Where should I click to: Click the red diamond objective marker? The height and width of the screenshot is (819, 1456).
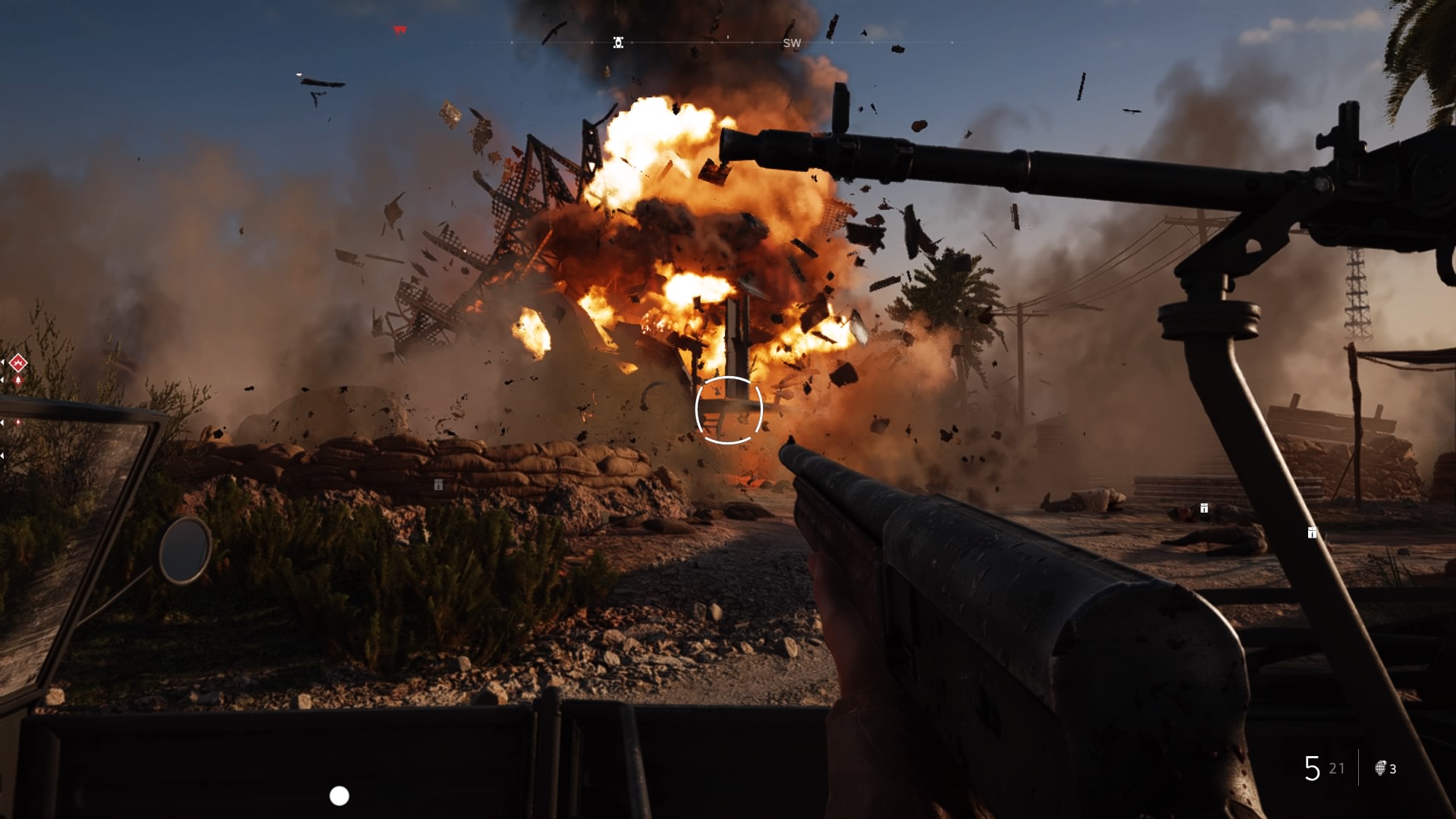[18, 362]
